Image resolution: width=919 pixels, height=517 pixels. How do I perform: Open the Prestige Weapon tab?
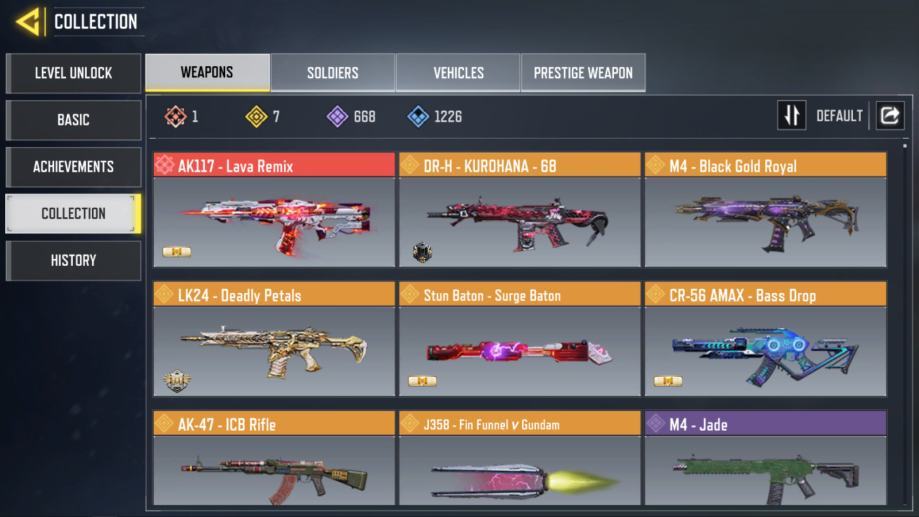pos(583,73)
